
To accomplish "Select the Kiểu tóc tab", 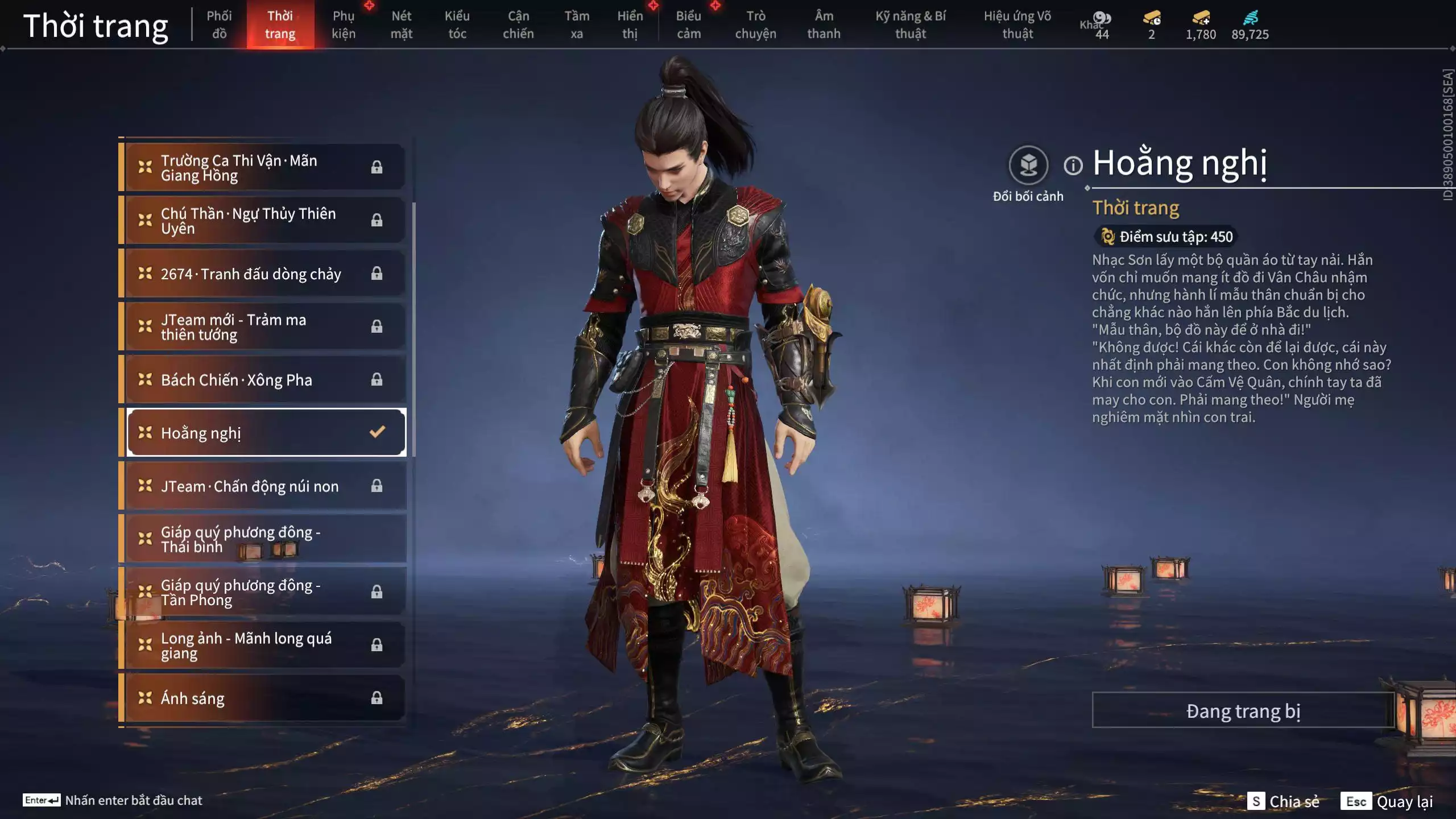I will 457,24.
